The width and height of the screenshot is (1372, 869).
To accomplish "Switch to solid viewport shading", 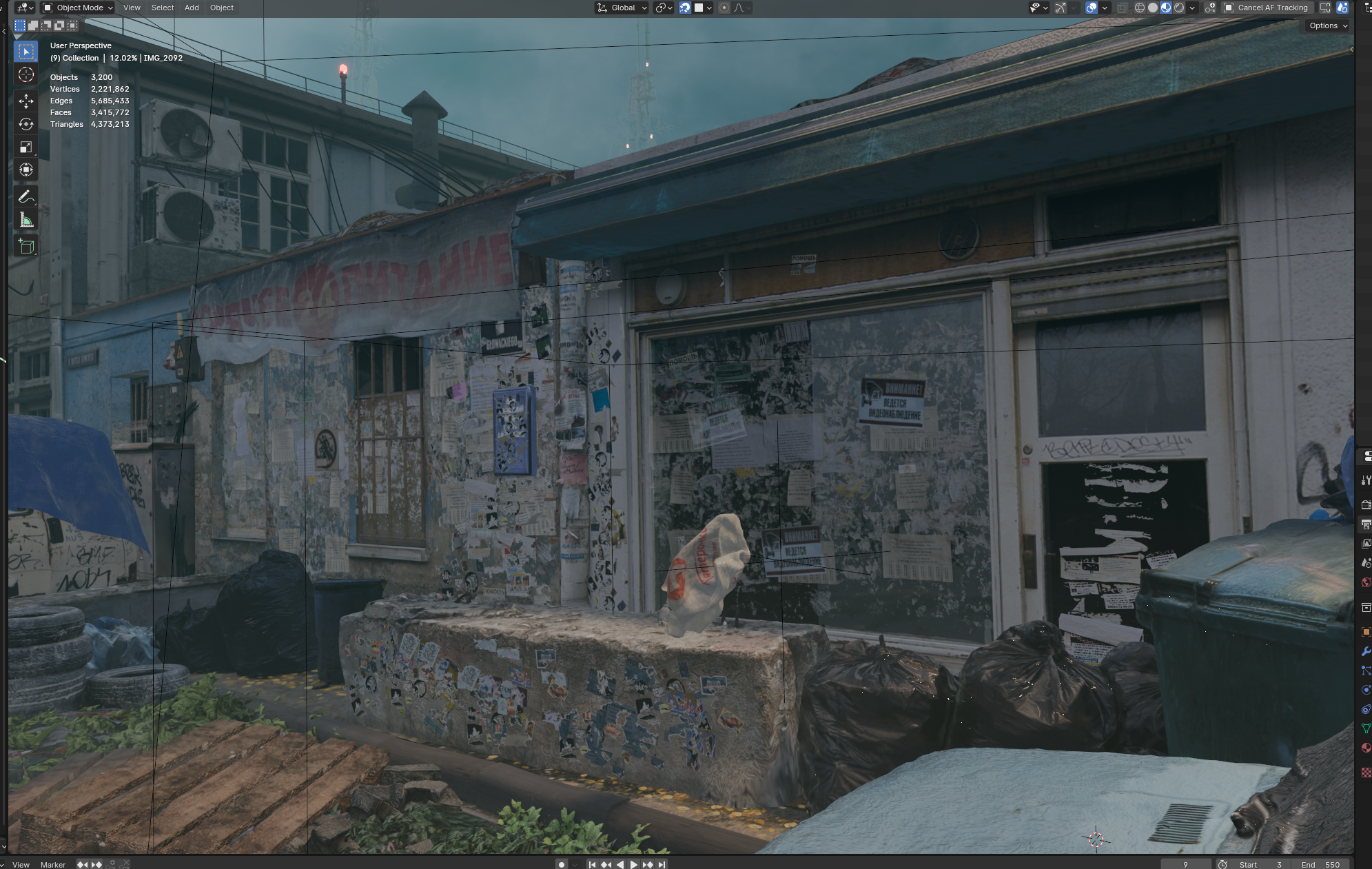I will 1153,8.
